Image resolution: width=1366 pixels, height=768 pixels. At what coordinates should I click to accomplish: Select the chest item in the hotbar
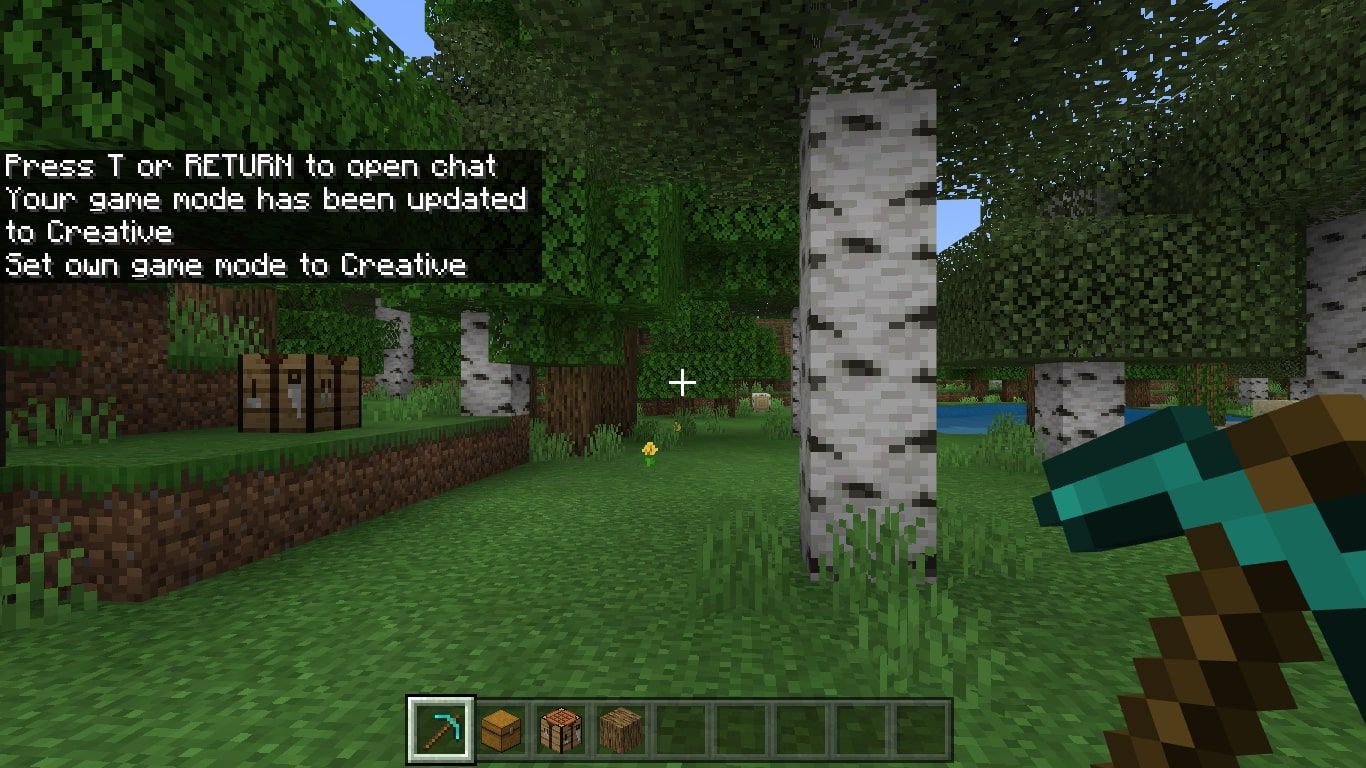click(x=501, y=730)
